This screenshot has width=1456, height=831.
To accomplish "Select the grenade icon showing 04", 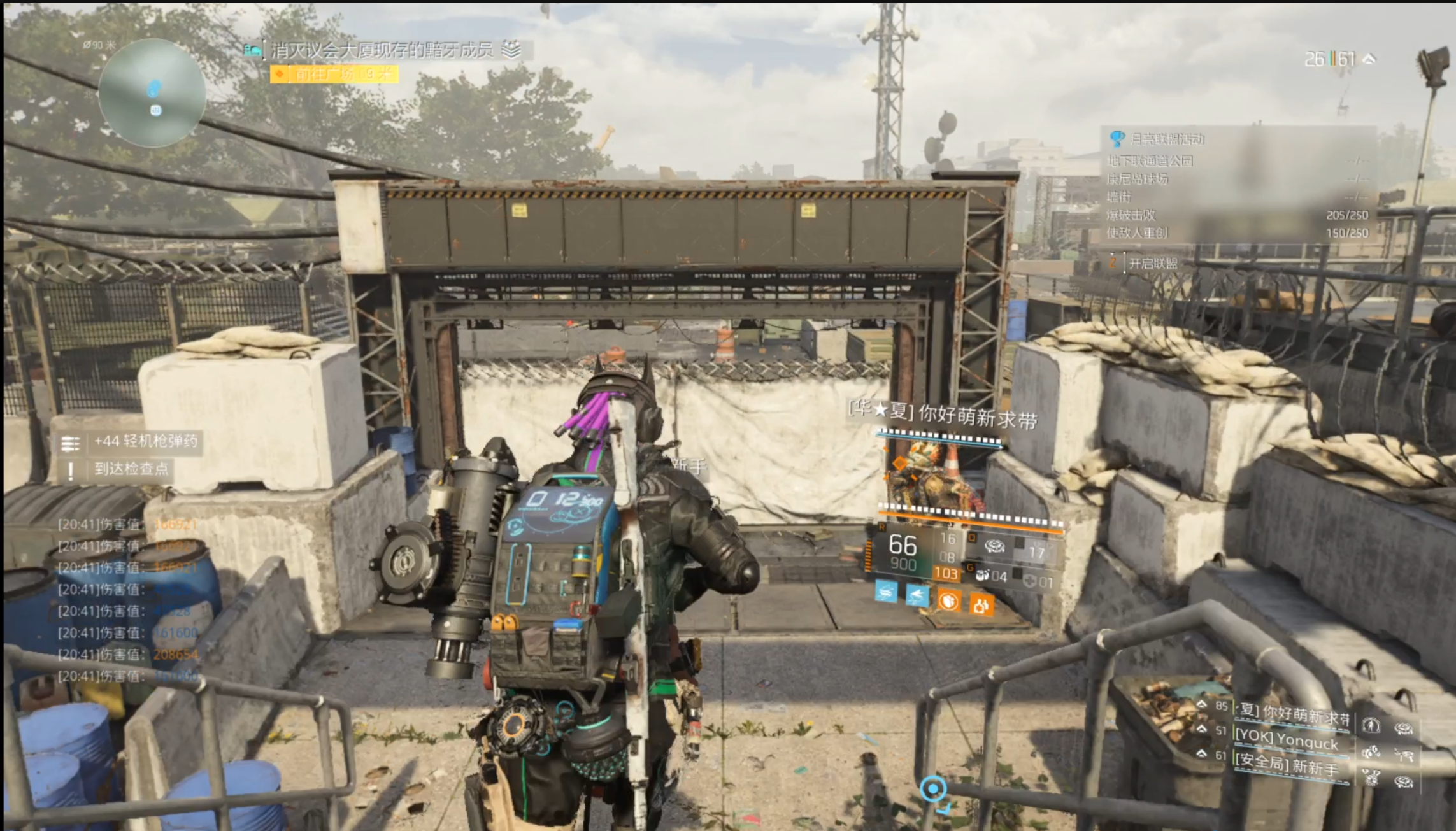I will pyautogui.click(x=983, y=576).
